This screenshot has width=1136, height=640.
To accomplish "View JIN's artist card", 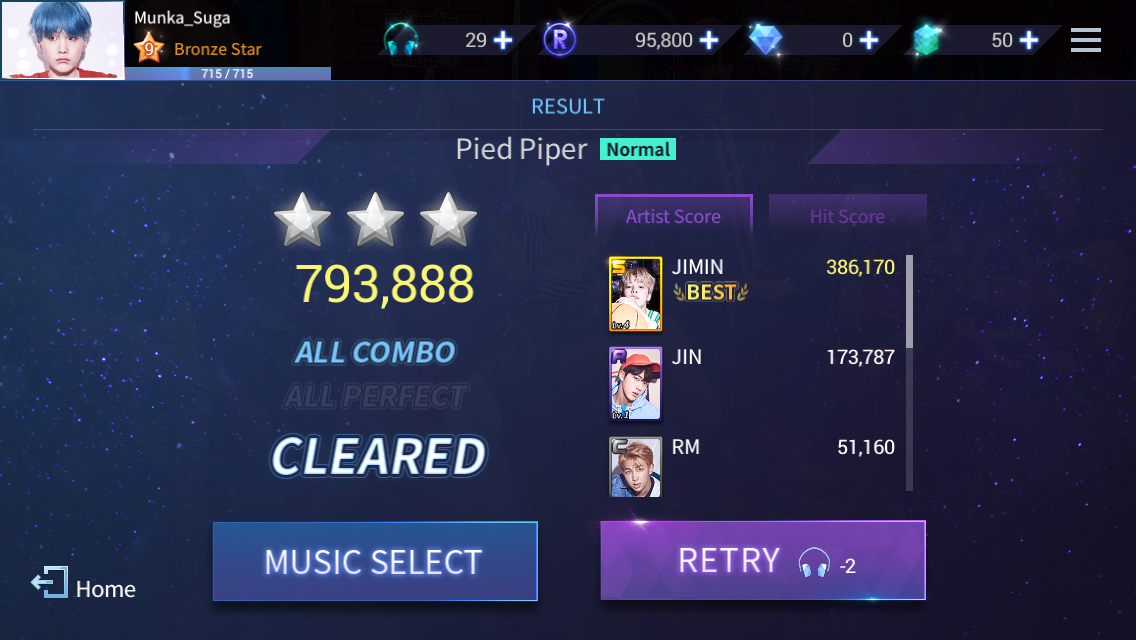I will point(635,383).
